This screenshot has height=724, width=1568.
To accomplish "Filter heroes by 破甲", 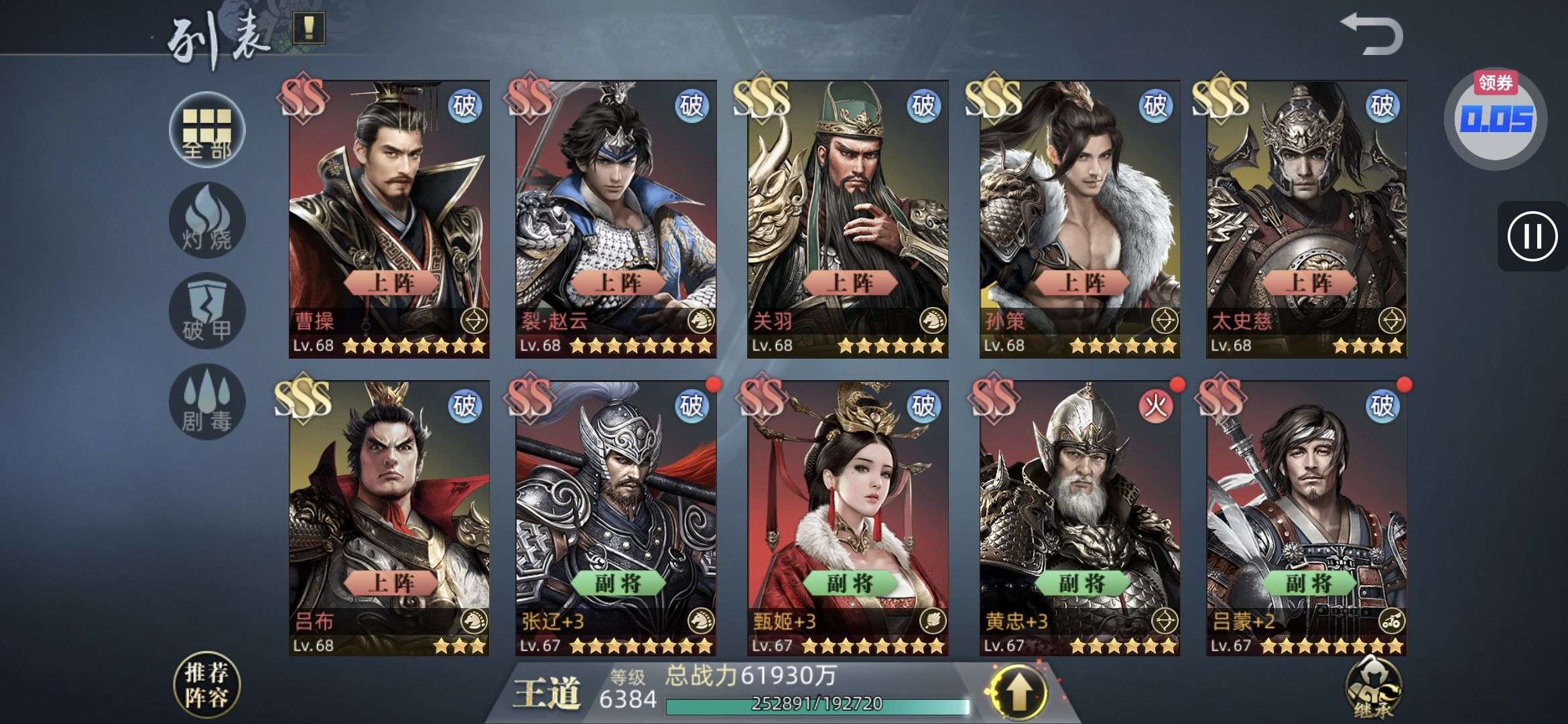I will click(207, 311).
